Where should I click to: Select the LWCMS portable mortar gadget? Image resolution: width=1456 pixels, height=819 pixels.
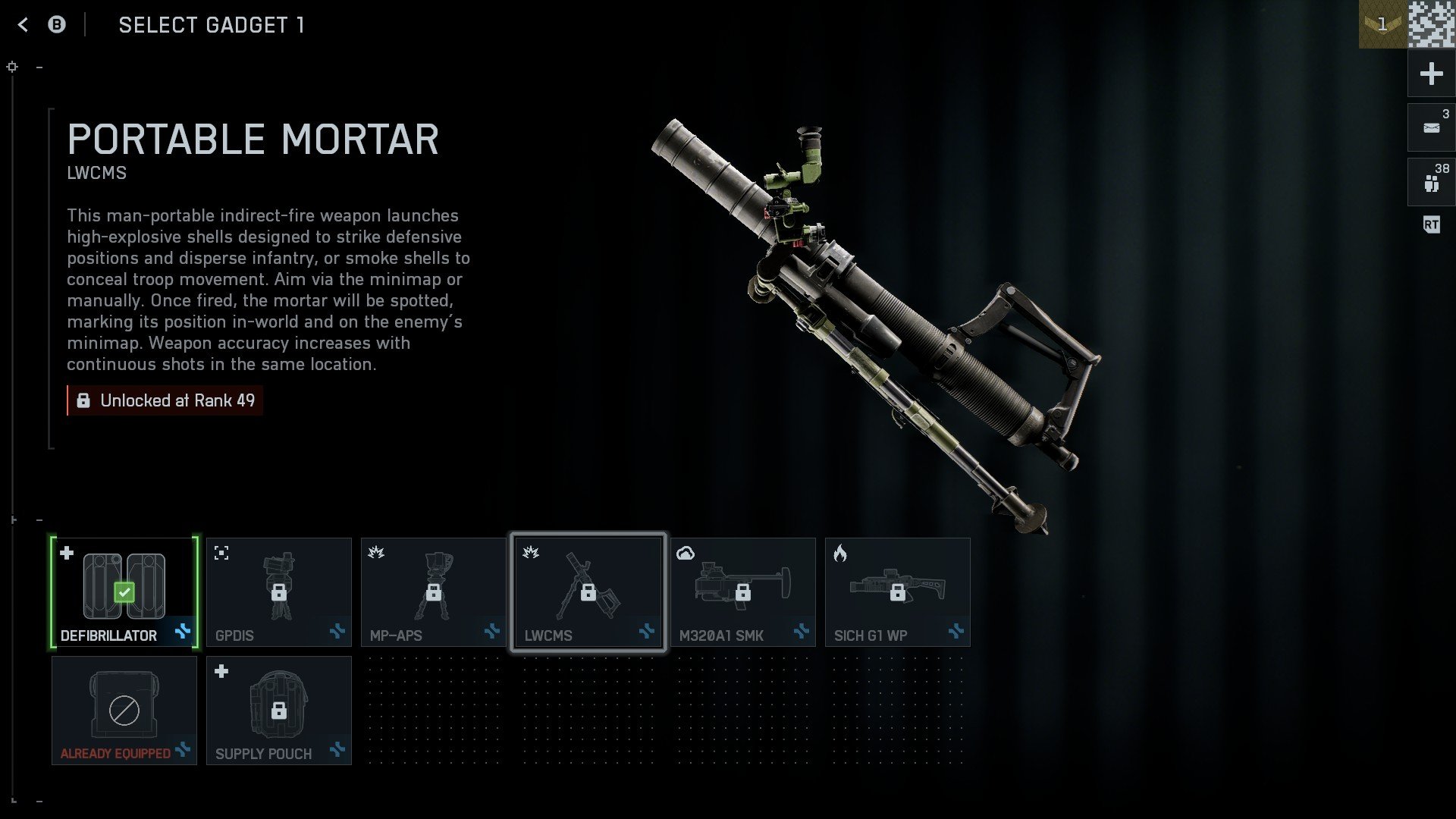tap(589, 591)
